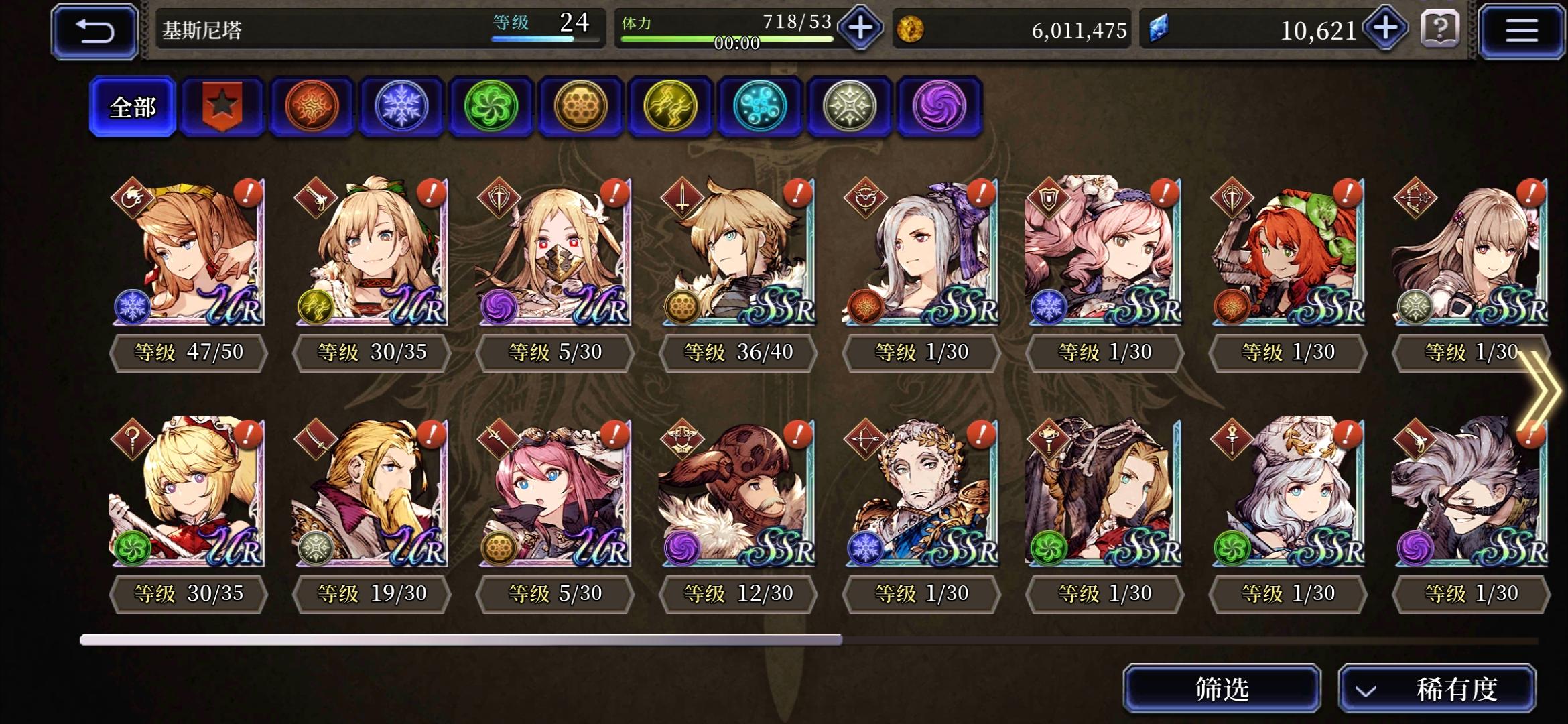
Task: Select the lightning element filter icon
Action: (x=669, y=106)
